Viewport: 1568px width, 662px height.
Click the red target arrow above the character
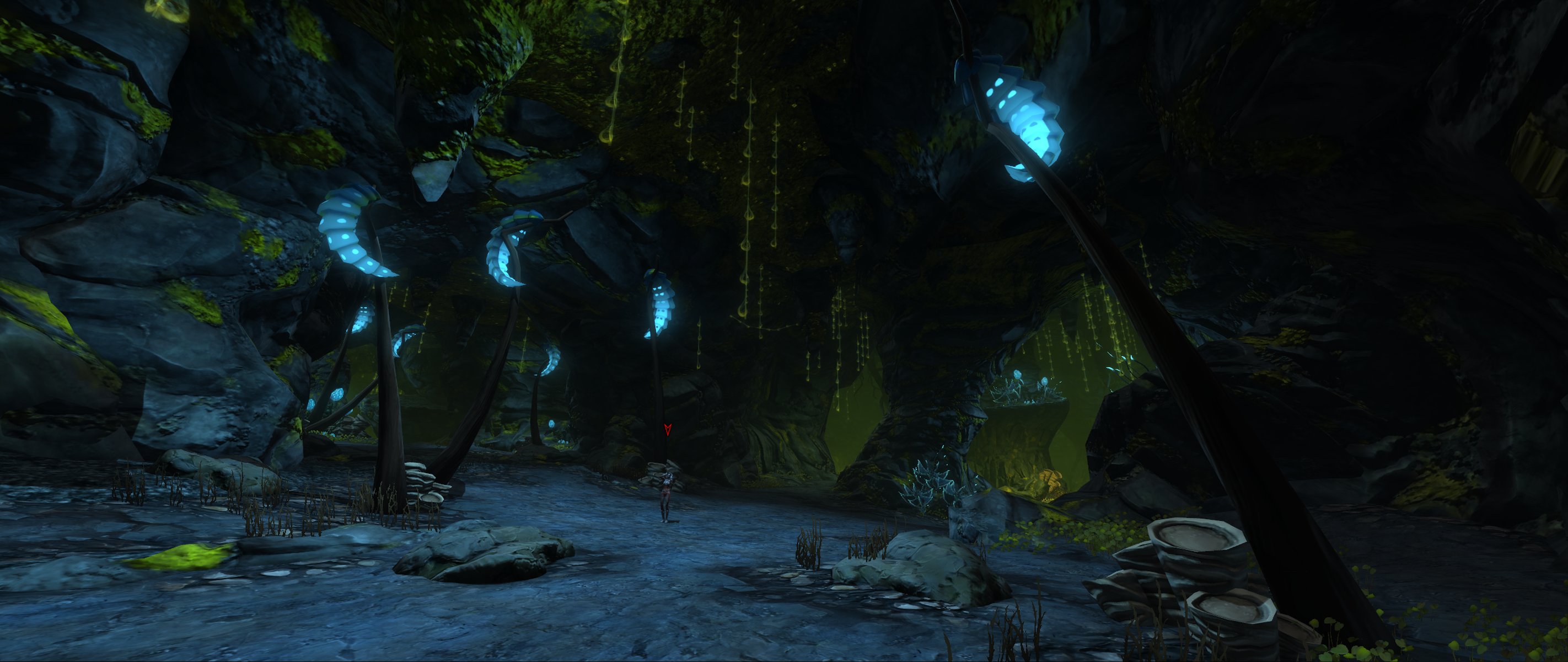(667, 430)
